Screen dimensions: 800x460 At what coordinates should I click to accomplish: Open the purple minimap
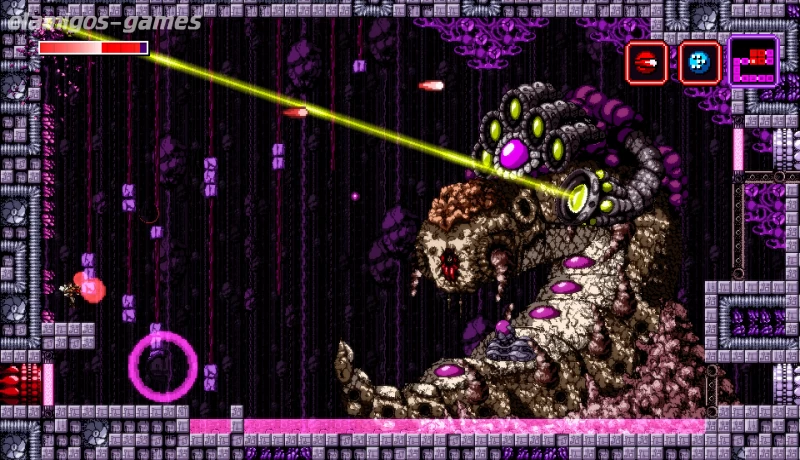click(x=754, y=61)
